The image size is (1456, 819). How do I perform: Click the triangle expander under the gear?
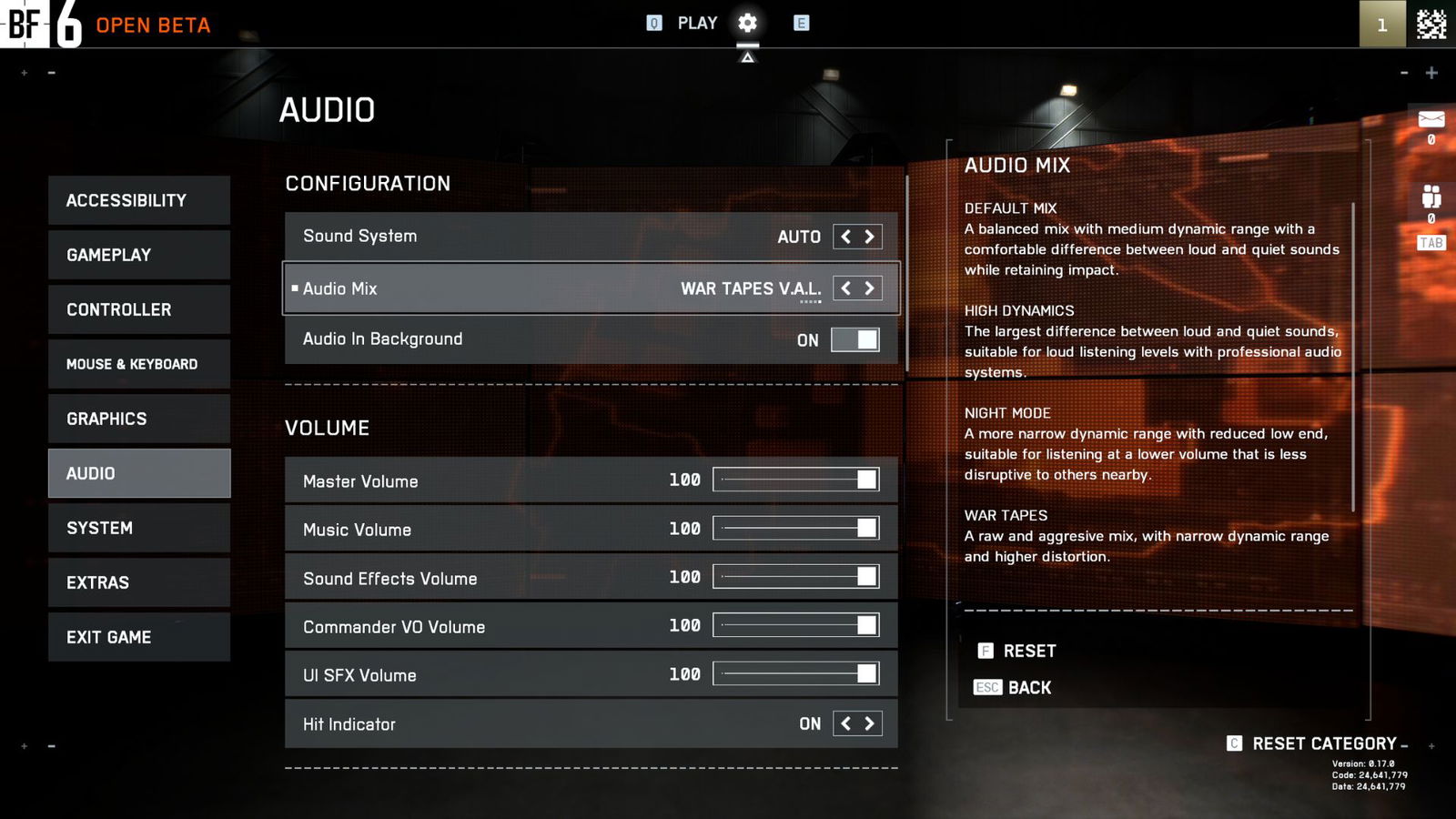747,55
